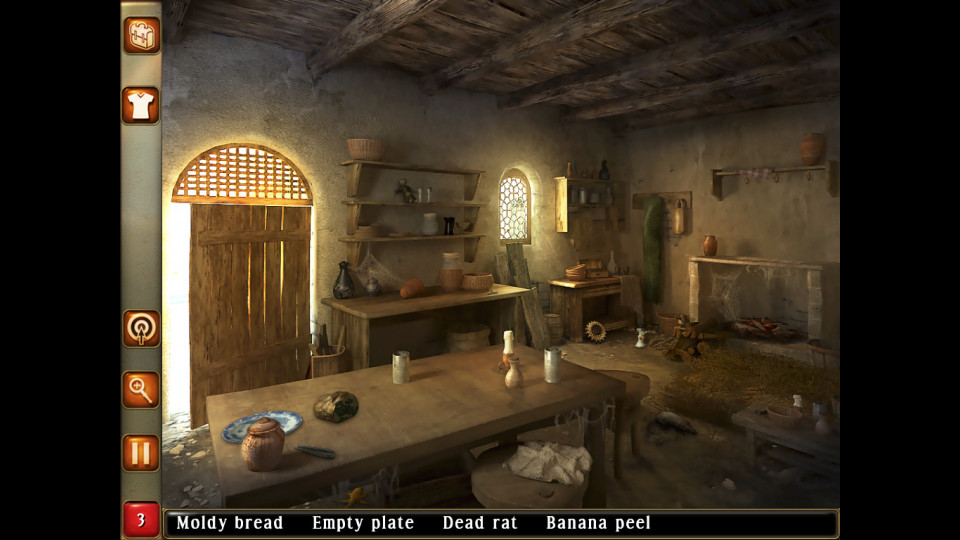960x540 pixels.
Task: Activate the target hint button
Action: point(141,329)
